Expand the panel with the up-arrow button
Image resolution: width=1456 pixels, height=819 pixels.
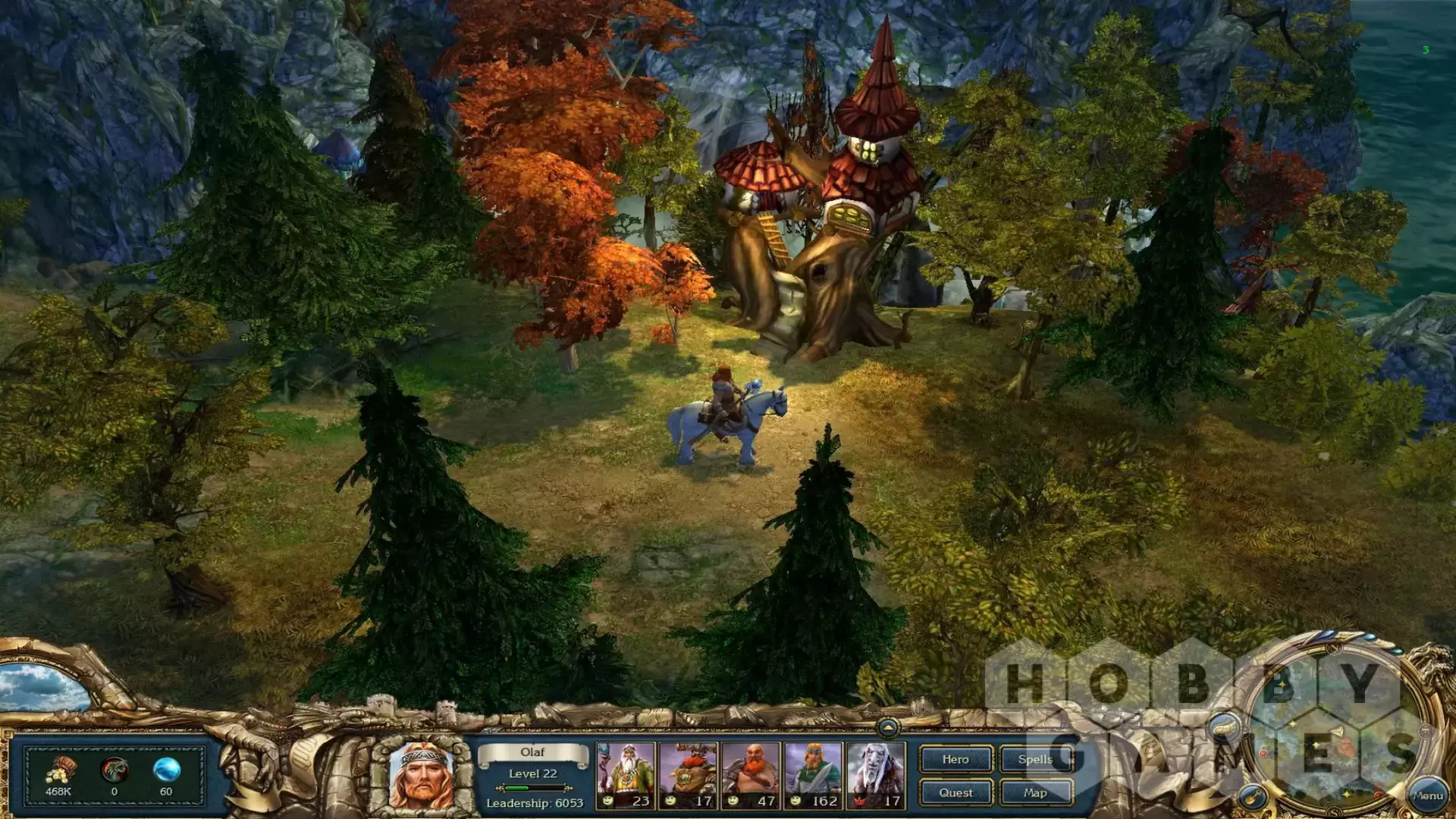coord(888,728)
